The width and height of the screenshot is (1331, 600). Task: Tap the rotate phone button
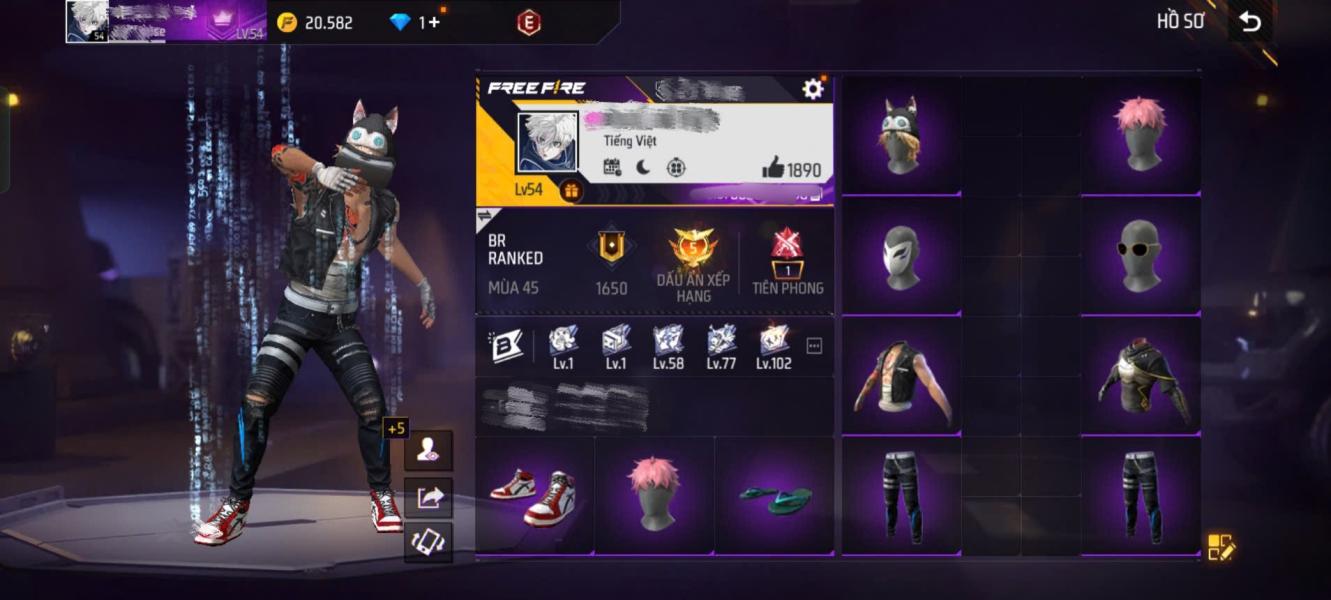pos(429,541)
